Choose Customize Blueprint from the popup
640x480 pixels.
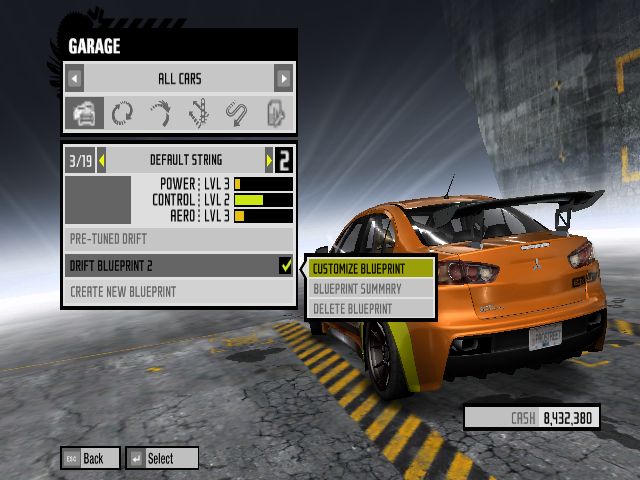click(371, 268)
